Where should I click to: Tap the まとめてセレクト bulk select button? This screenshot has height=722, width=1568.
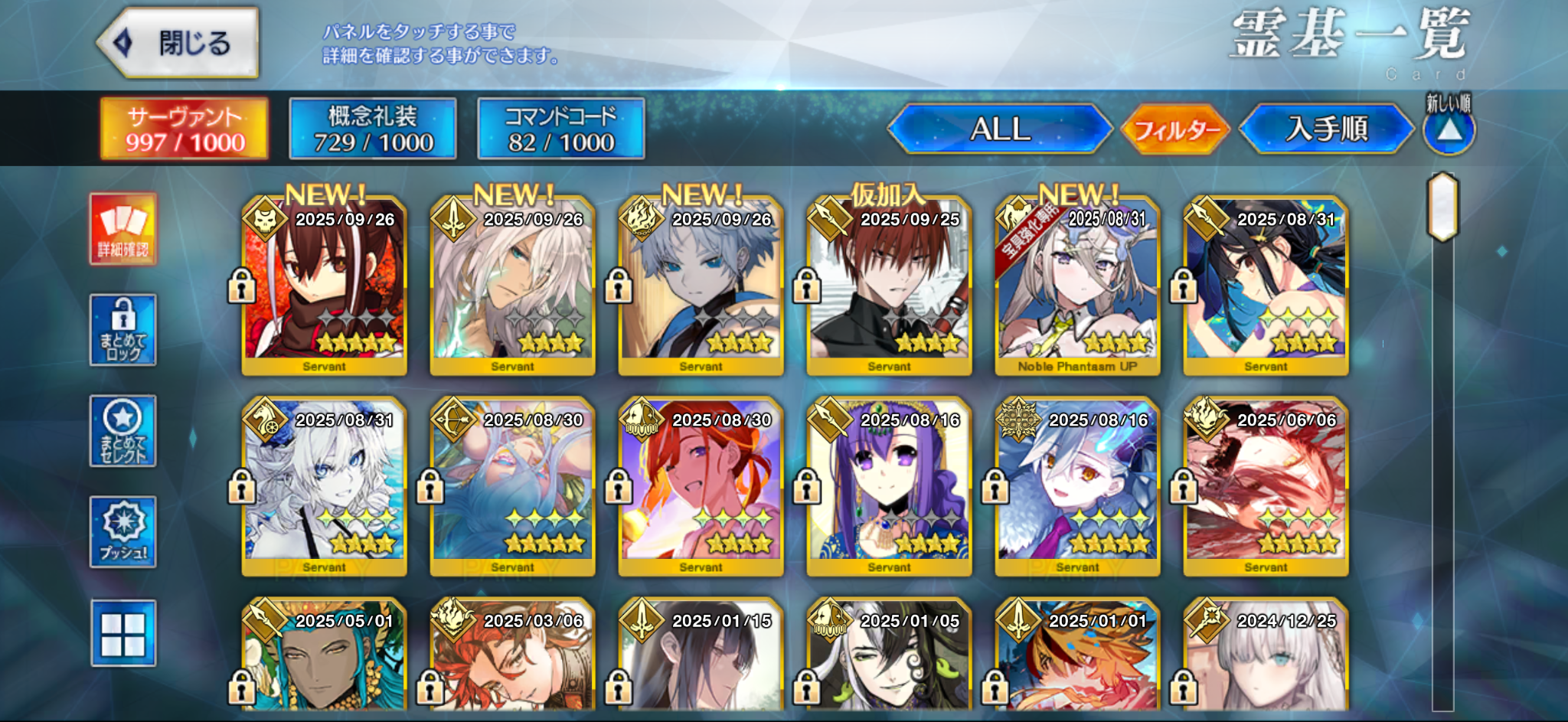coord(123,431)
